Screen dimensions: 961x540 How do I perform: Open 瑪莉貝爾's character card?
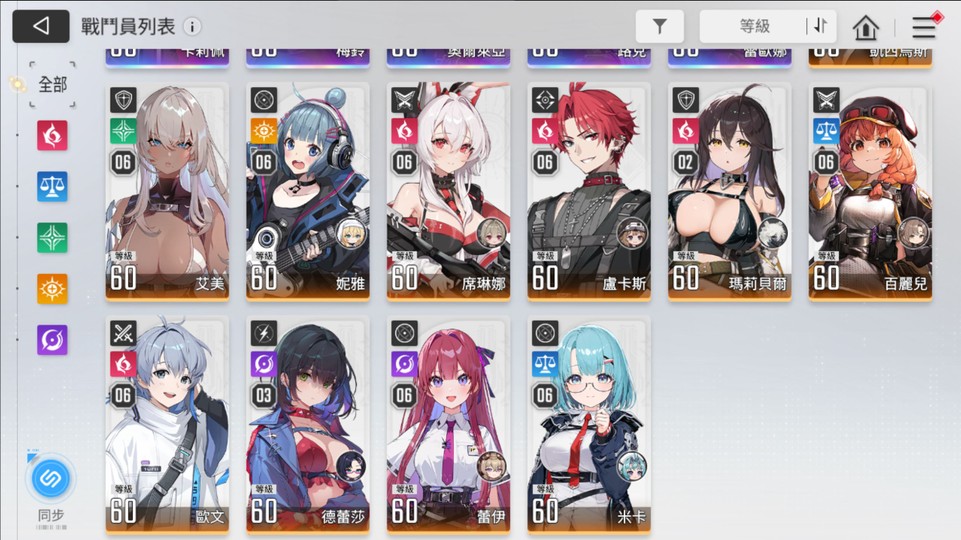pyautogui.click(x=729, y=190)
